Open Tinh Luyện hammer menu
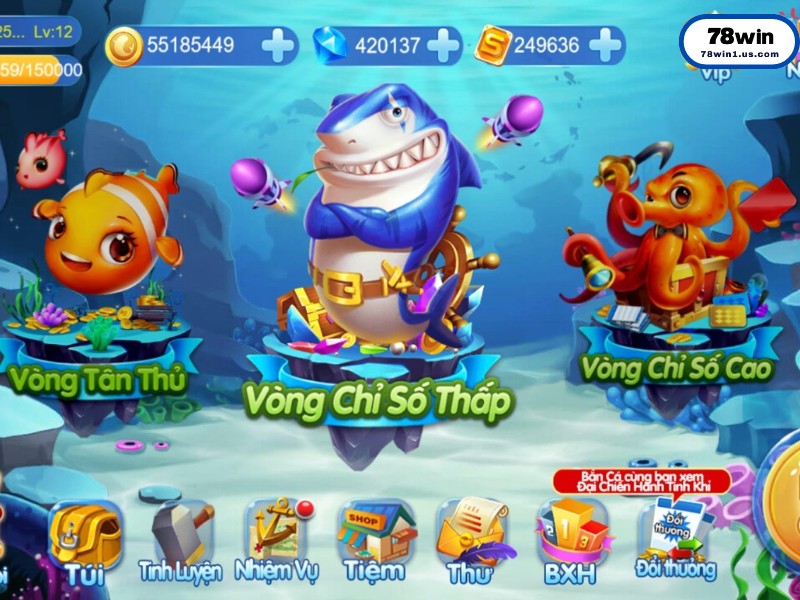The image size is (800, 600). click(181, 540)
